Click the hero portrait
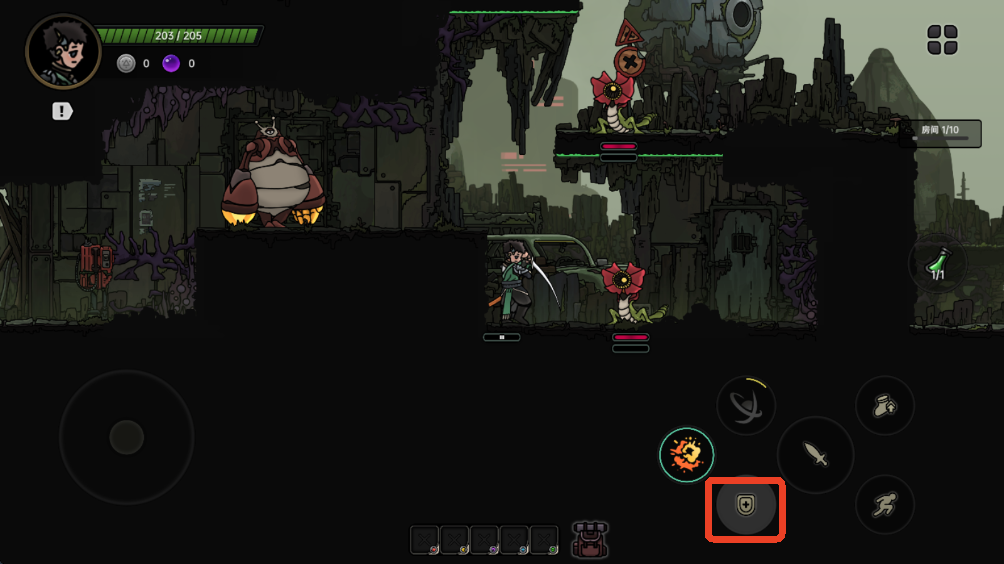Screen dimensions: 1004x564 62,51
